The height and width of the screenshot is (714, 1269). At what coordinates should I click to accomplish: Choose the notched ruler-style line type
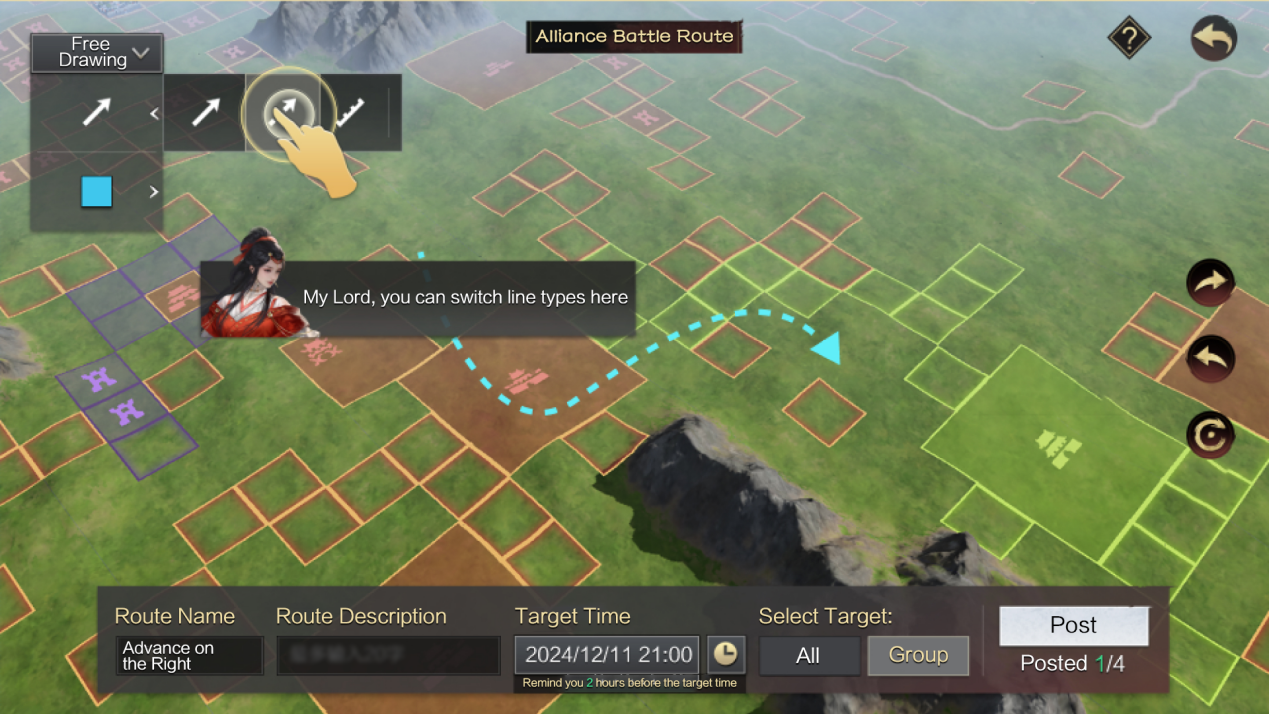coord(350,113)
